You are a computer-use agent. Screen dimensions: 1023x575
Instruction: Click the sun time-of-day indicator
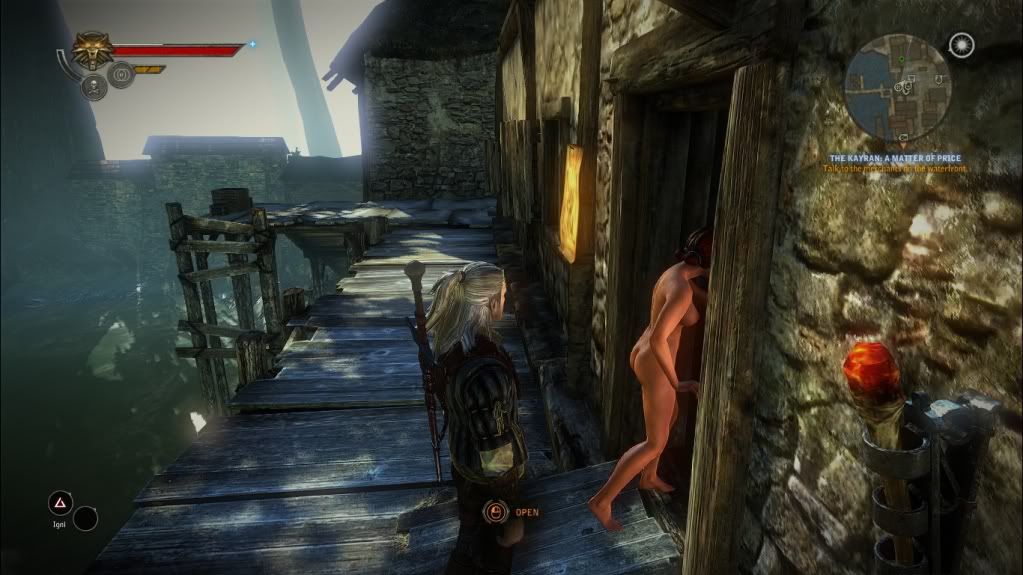click(962, 45)
